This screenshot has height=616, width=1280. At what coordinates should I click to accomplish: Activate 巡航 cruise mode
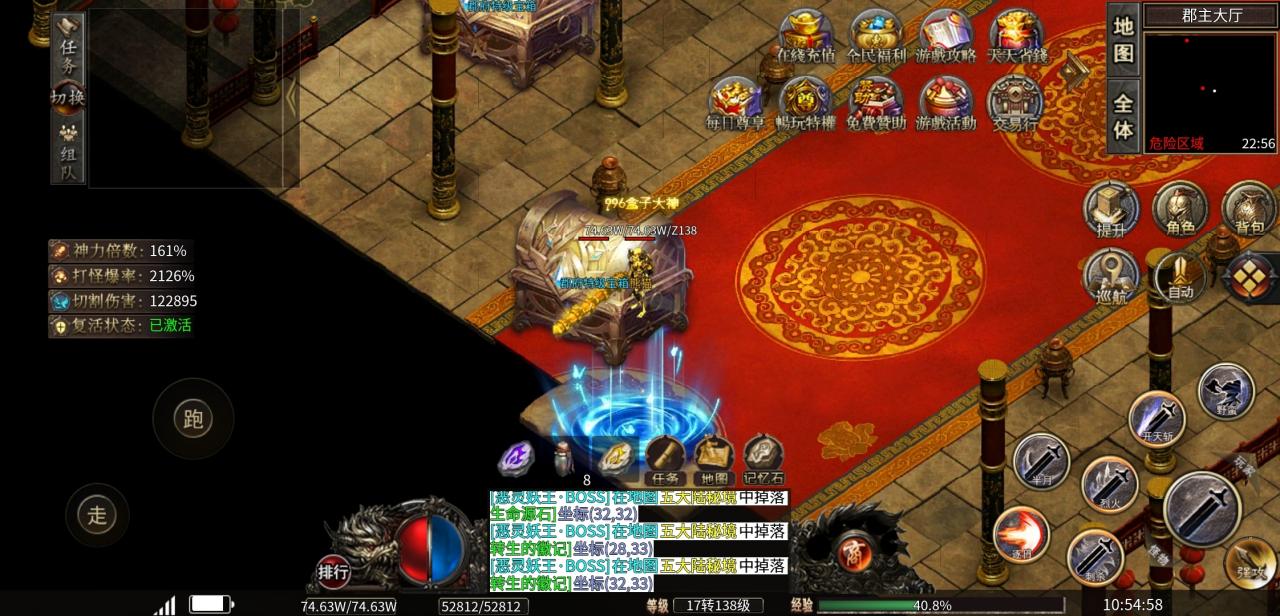click(x=1111, y=277)
